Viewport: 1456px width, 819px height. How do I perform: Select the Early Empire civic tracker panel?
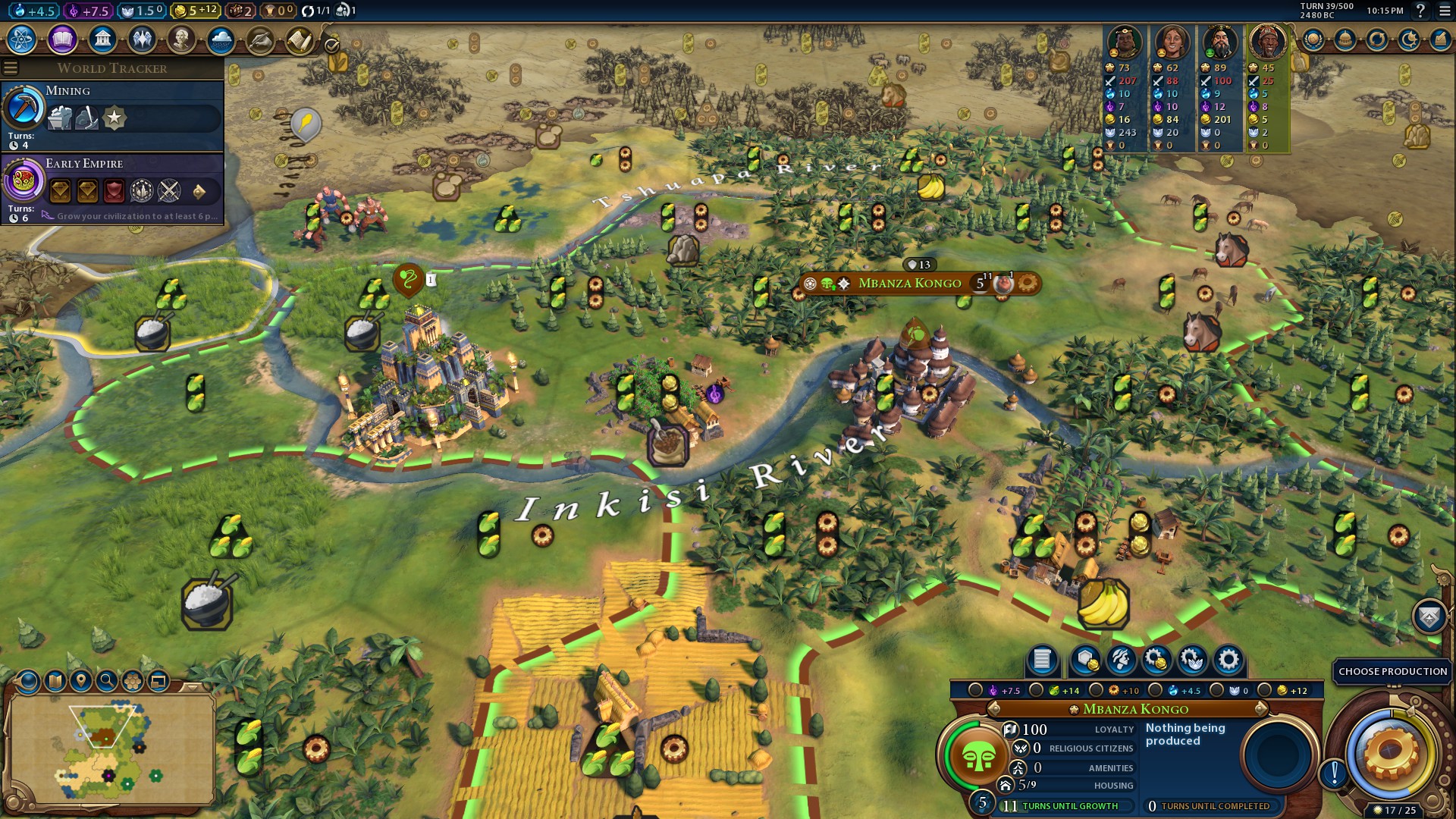point(114,189)
